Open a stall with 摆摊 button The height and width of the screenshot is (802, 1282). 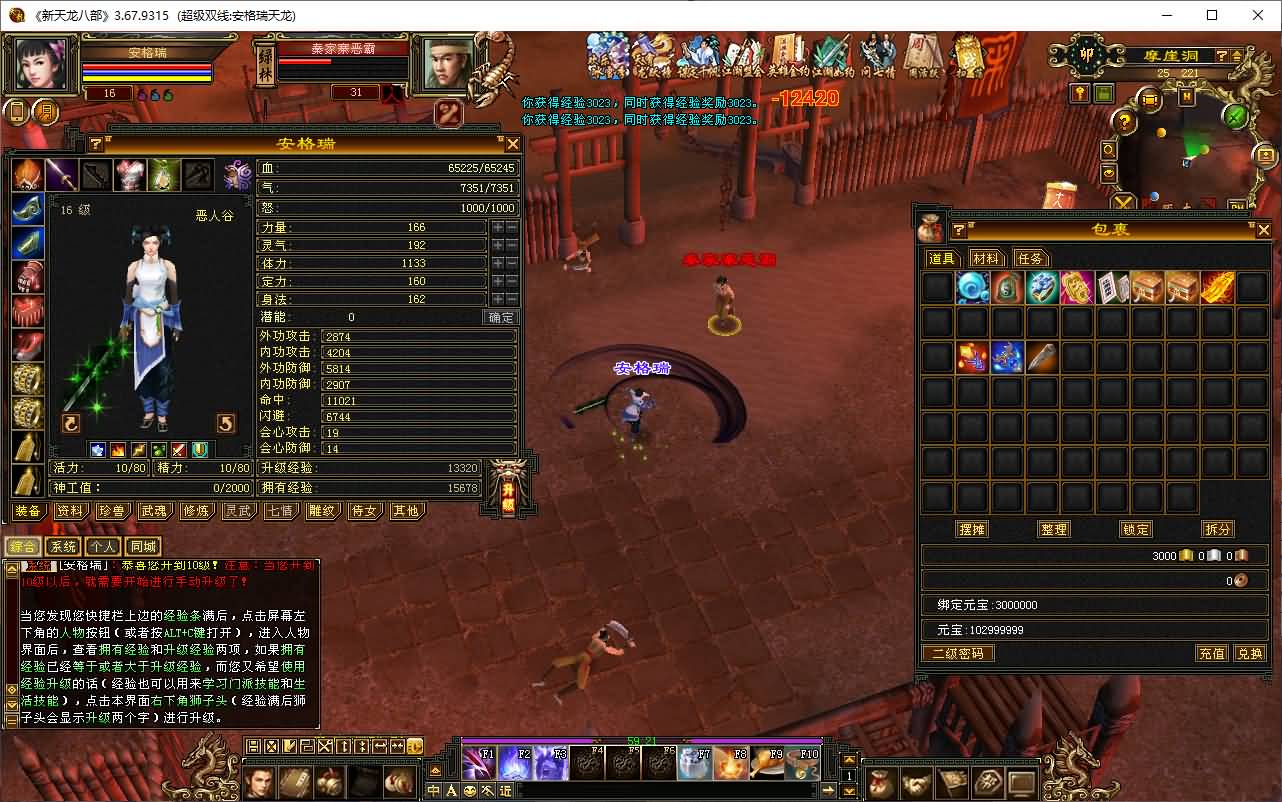[972, 529]
